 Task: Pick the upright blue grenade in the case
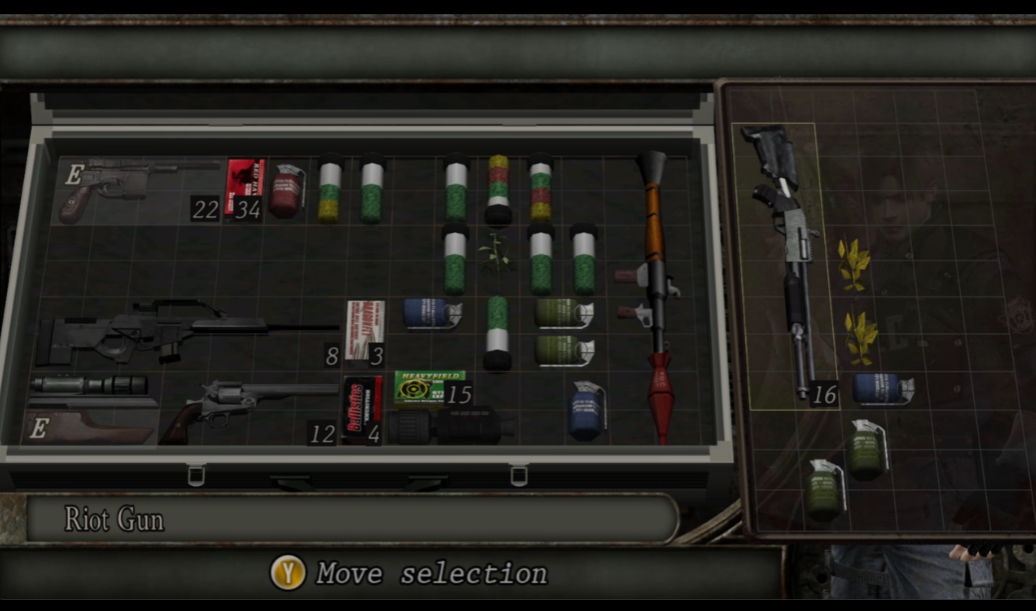pos(588,410)
